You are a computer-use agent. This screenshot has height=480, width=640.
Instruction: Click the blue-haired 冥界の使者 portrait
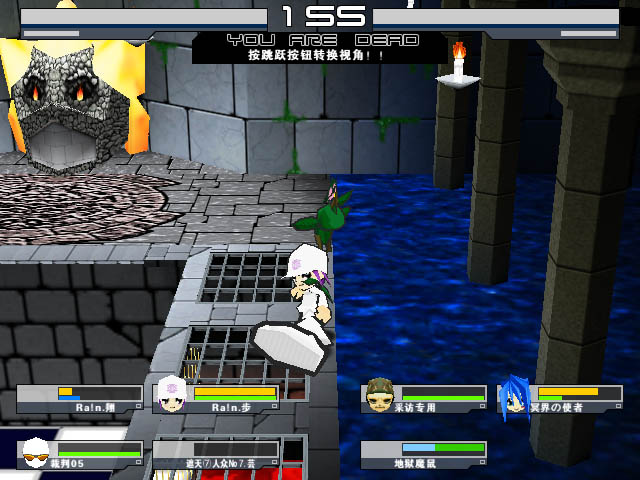[514, 396]
